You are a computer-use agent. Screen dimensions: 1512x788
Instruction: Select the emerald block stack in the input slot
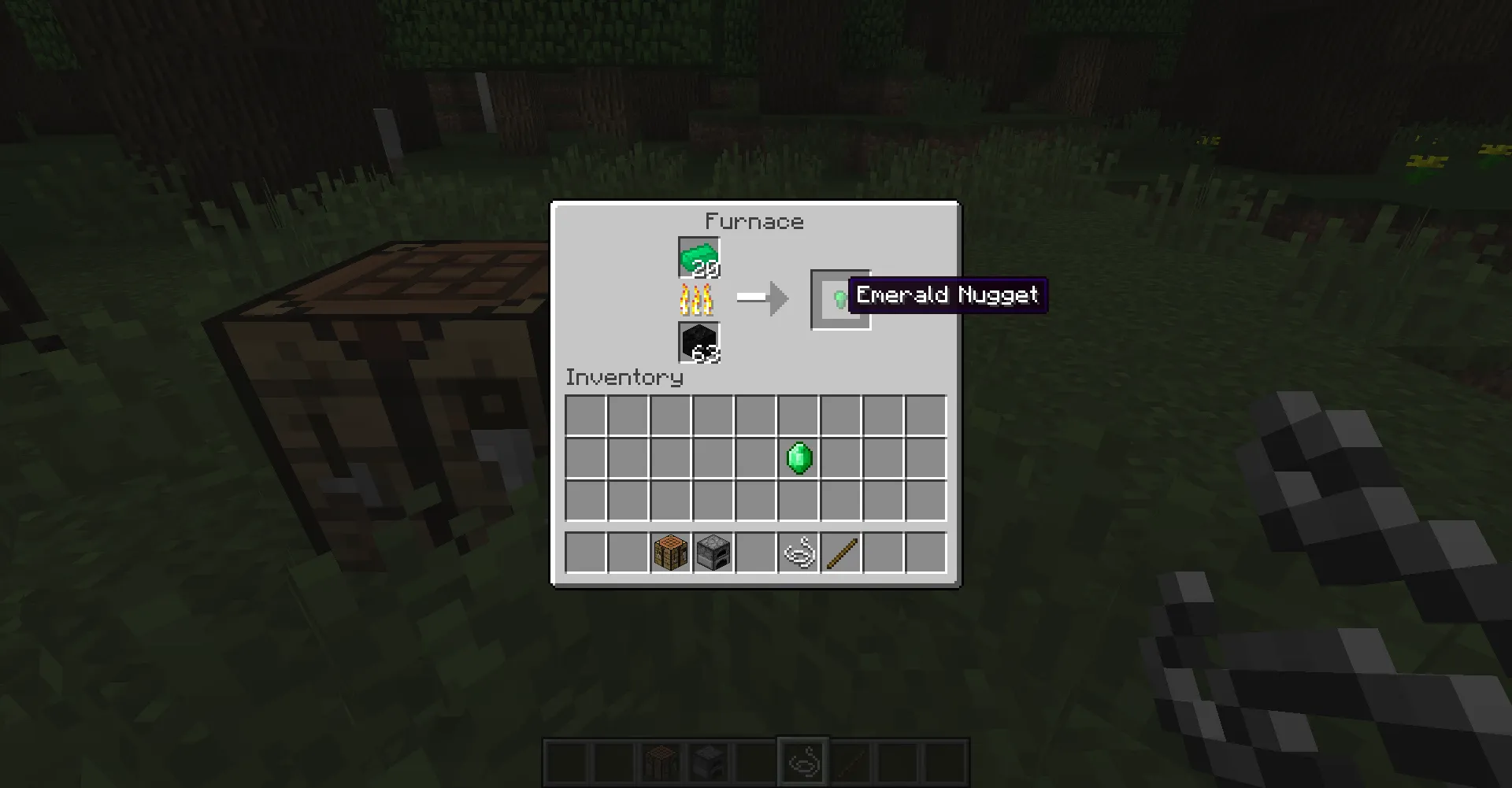click(x=698, y=255)
